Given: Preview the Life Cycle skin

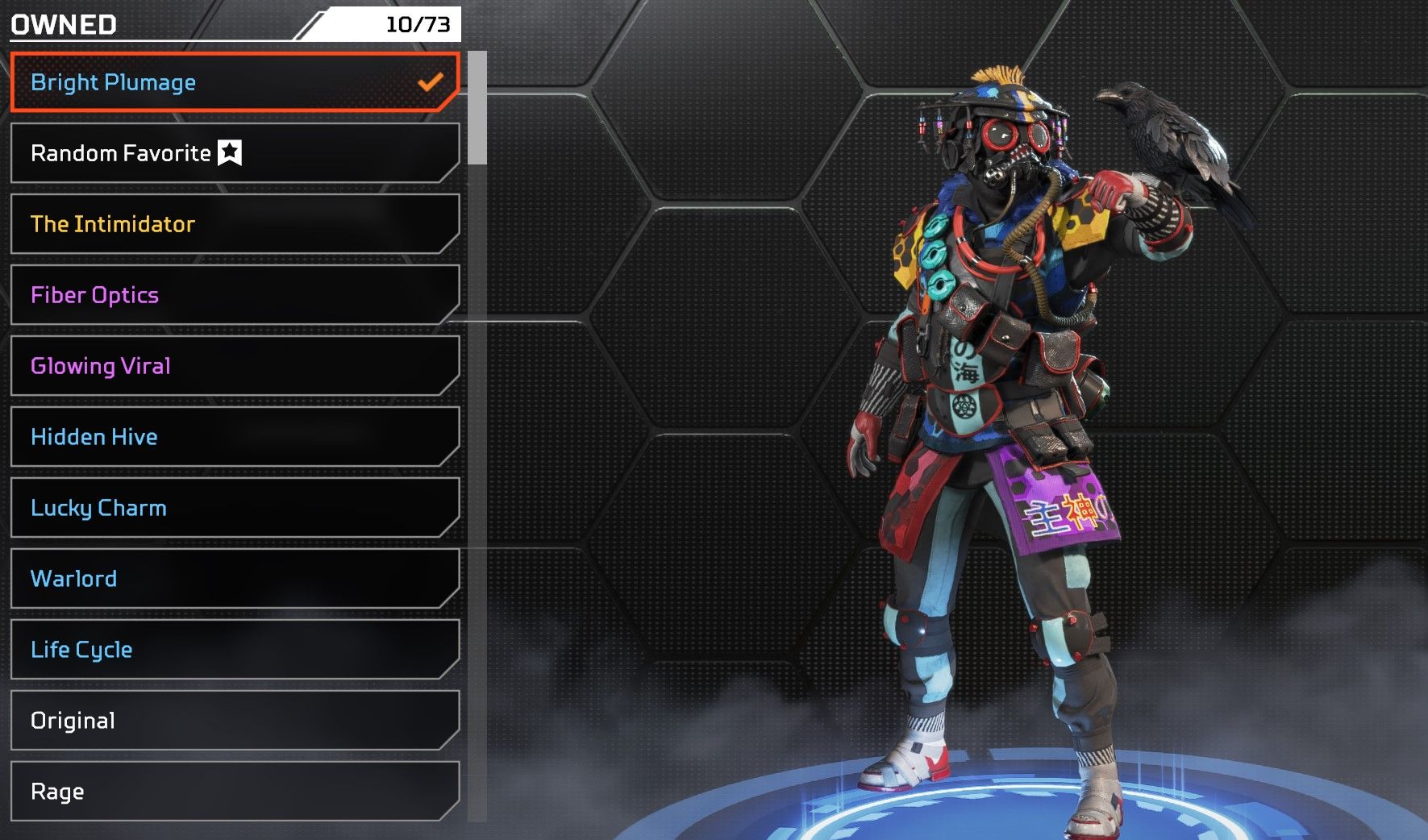Looking at the screenshot, I should [x=234, y=650].
